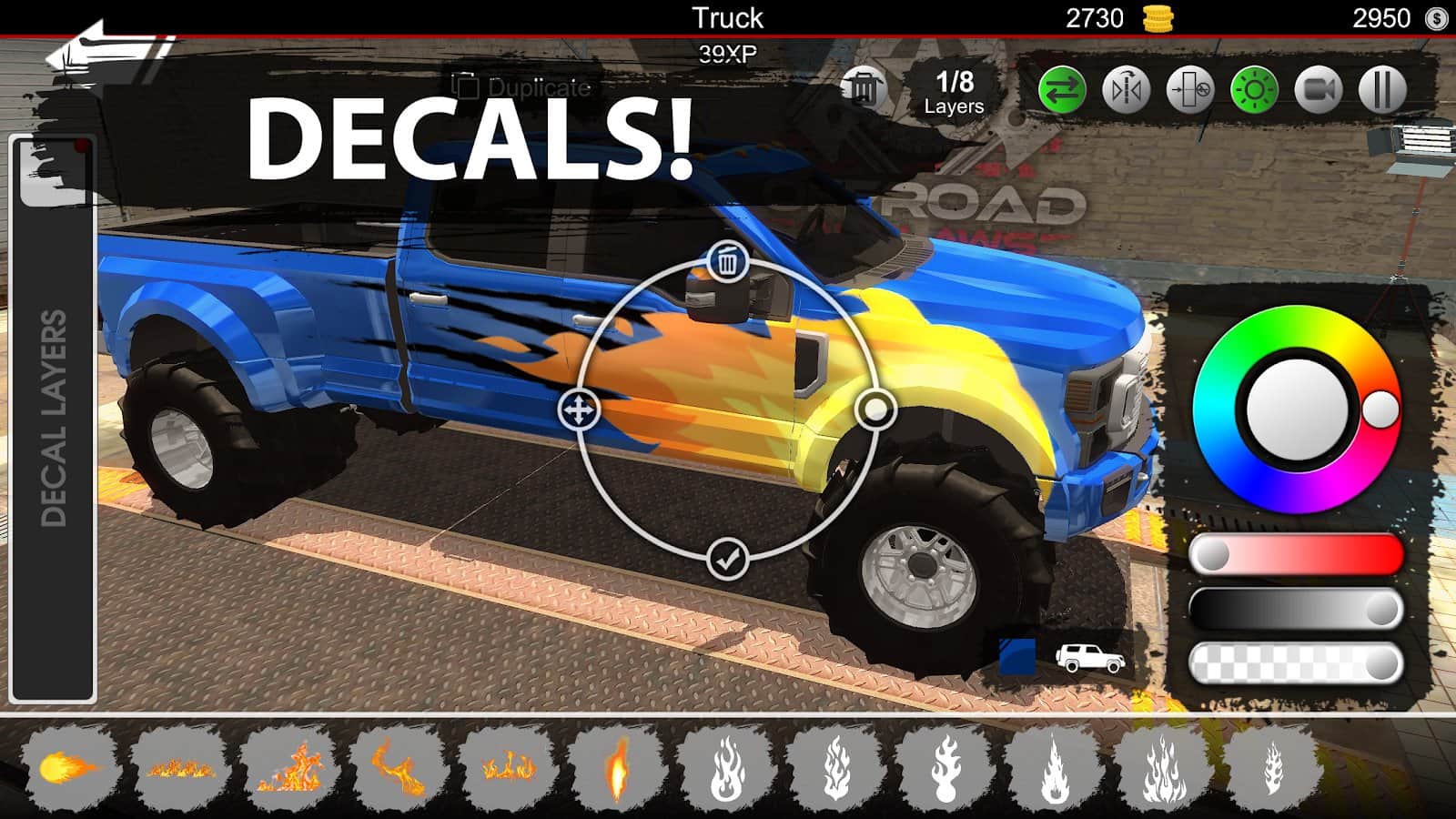Click the white vehicle silhouette icon
Image resolution: width=1456 pixels, height=819 pixels.
pyautogui.click(x=1090, y=657)
